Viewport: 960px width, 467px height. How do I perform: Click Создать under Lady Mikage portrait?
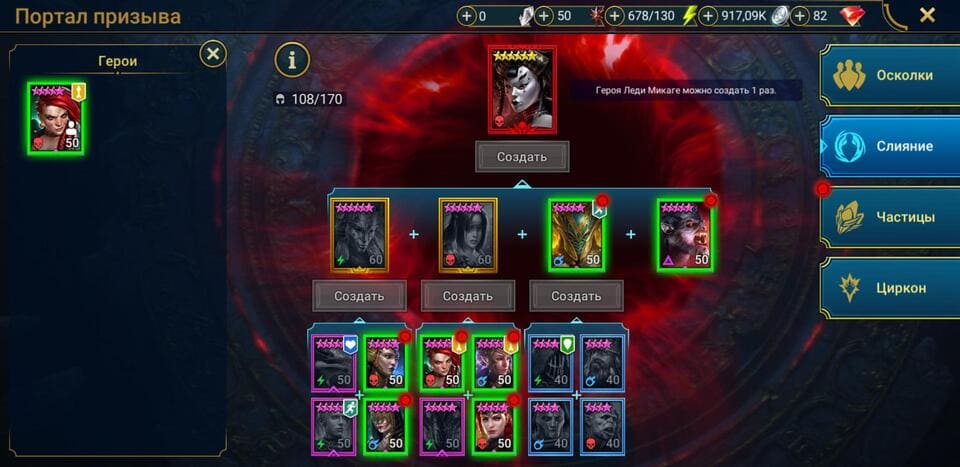(522, 157)
